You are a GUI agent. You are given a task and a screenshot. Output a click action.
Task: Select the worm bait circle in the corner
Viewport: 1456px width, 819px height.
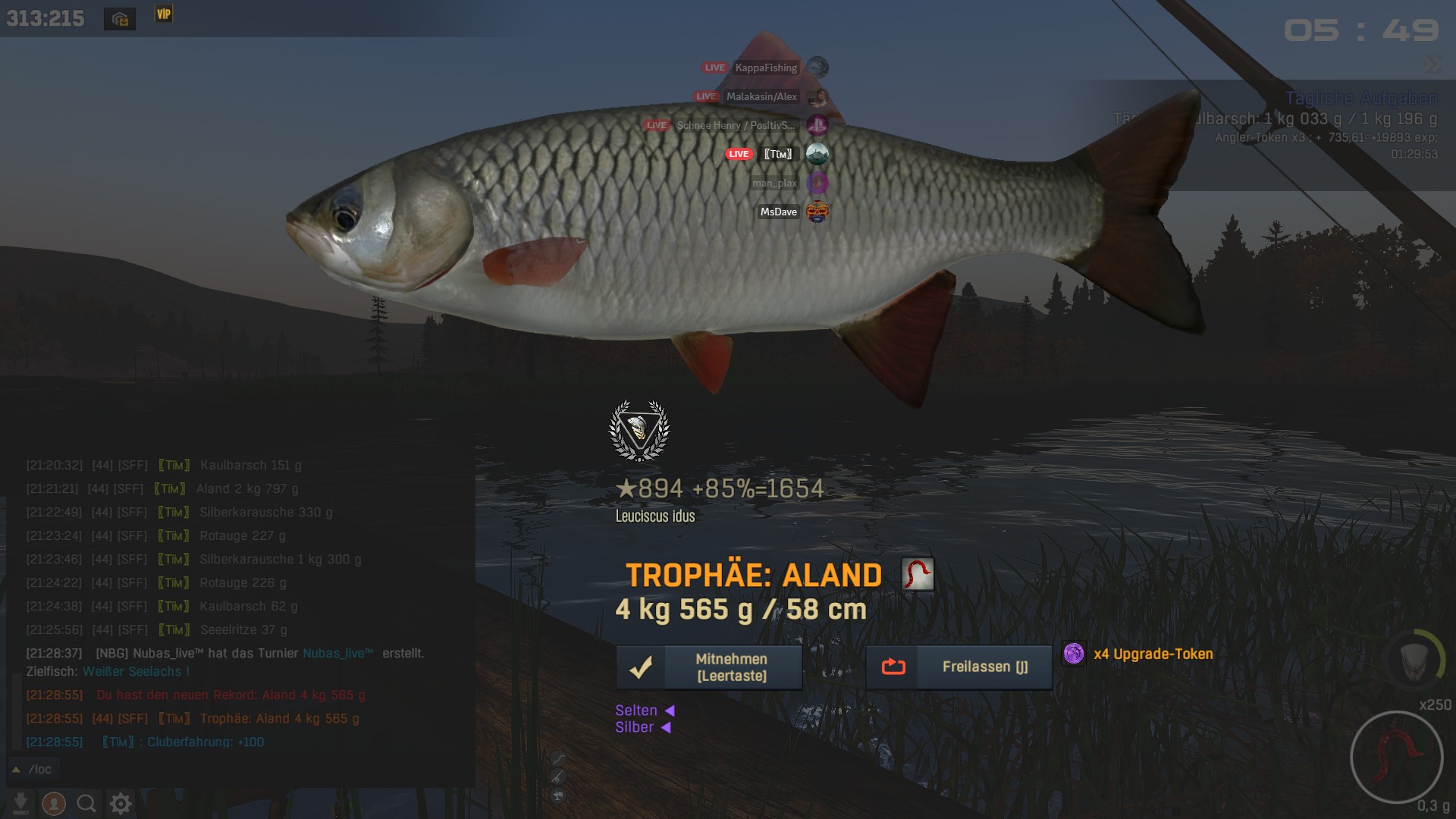1396,757
